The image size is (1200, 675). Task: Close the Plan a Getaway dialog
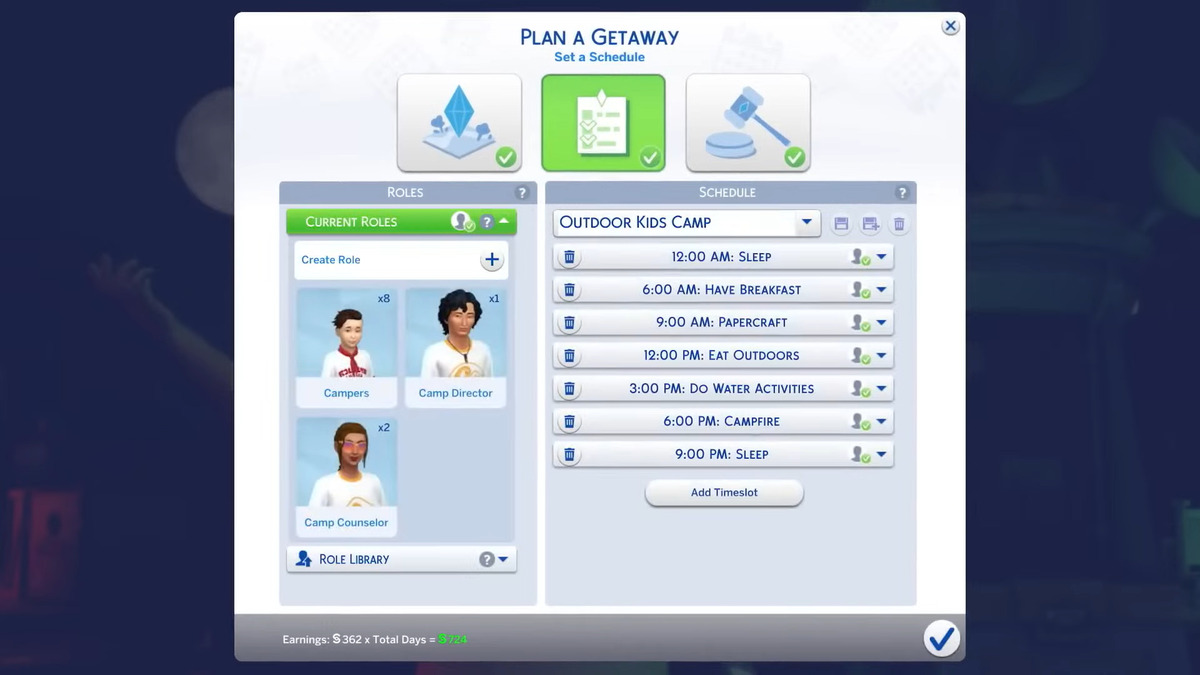point(950,27)
